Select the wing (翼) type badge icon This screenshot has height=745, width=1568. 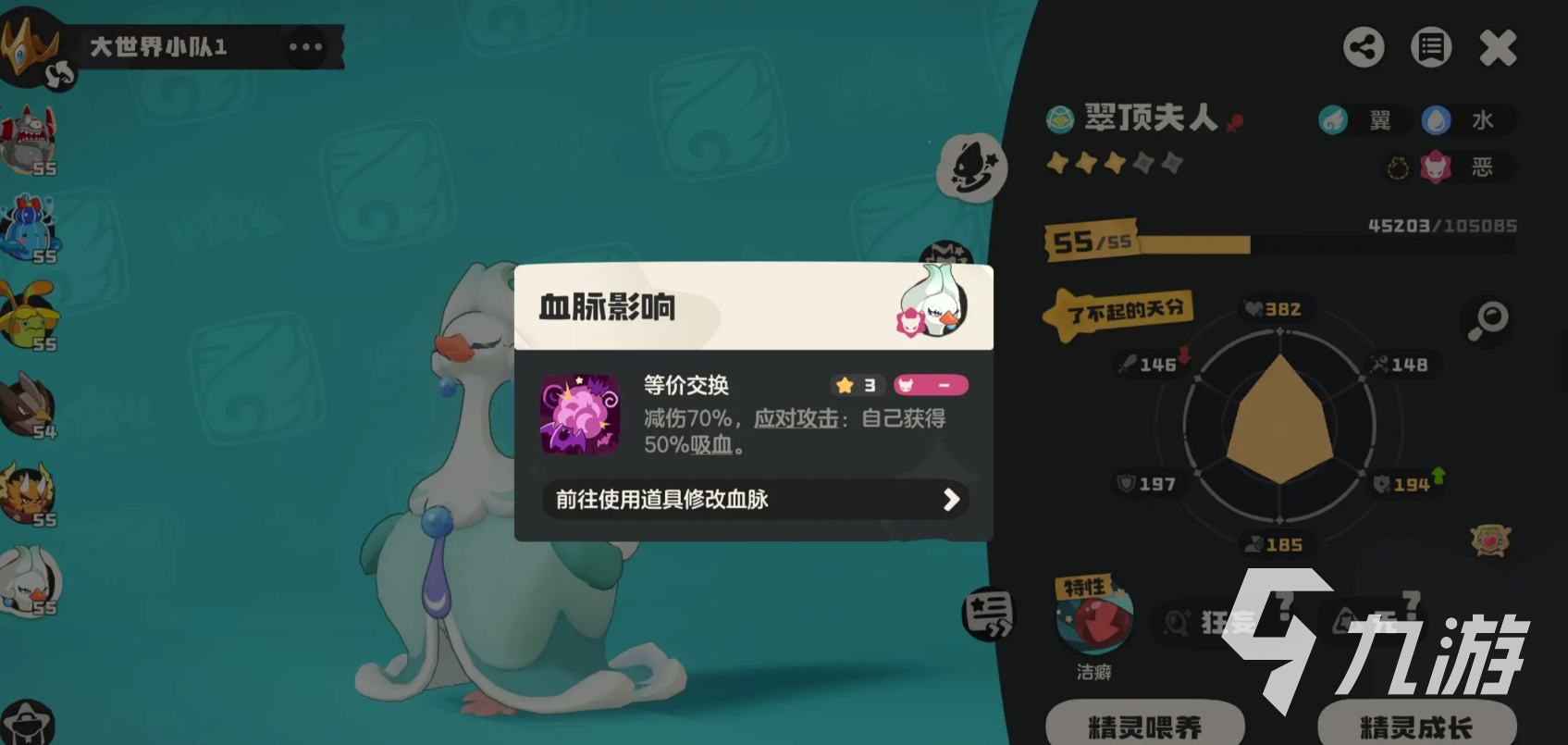click(1333, 120)
